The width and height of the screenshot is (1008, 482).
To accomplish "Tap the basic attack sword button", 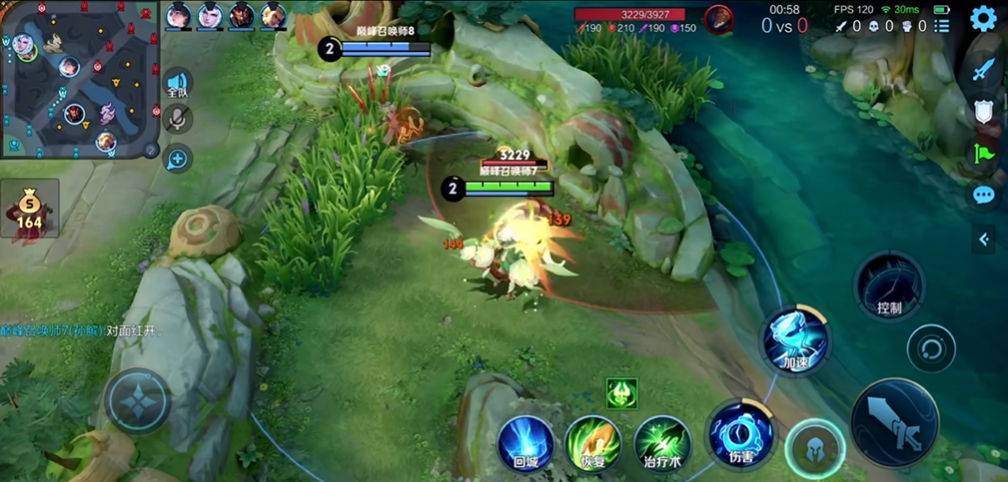I will click(895, 422).
